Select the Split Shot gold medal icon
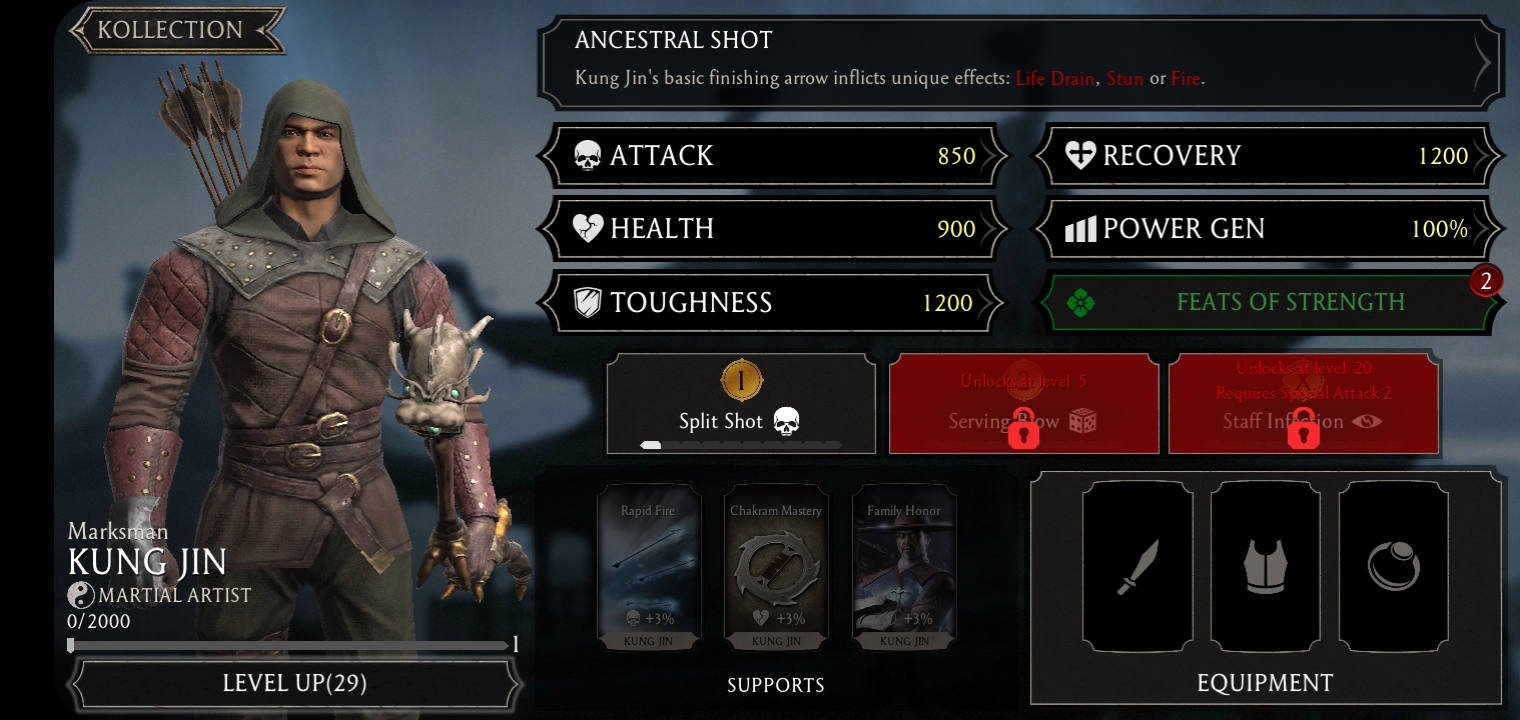The width and height of the screenshot is (1520, 720). (741, 380)
